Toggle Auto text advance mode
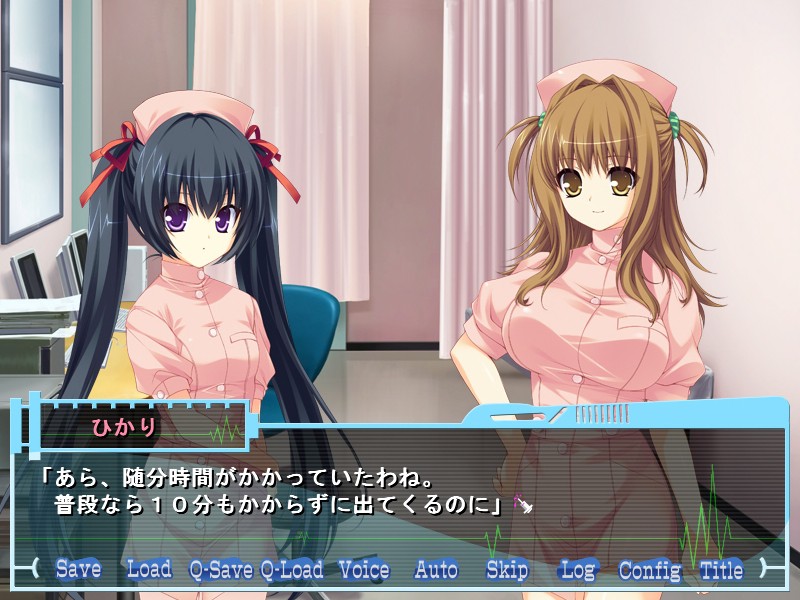Image resolution: width=800 pixels, height=600 pixels. point(436,570)
